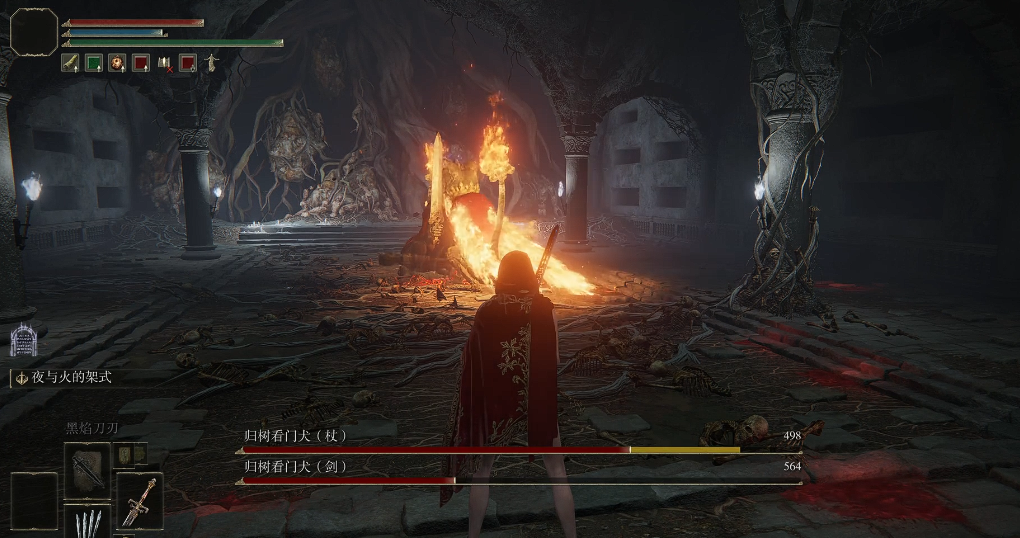Image resolution: width=1020 pixels, height=538 pixels.
Task: Click the arched gate icon
Action: point(23,341)
